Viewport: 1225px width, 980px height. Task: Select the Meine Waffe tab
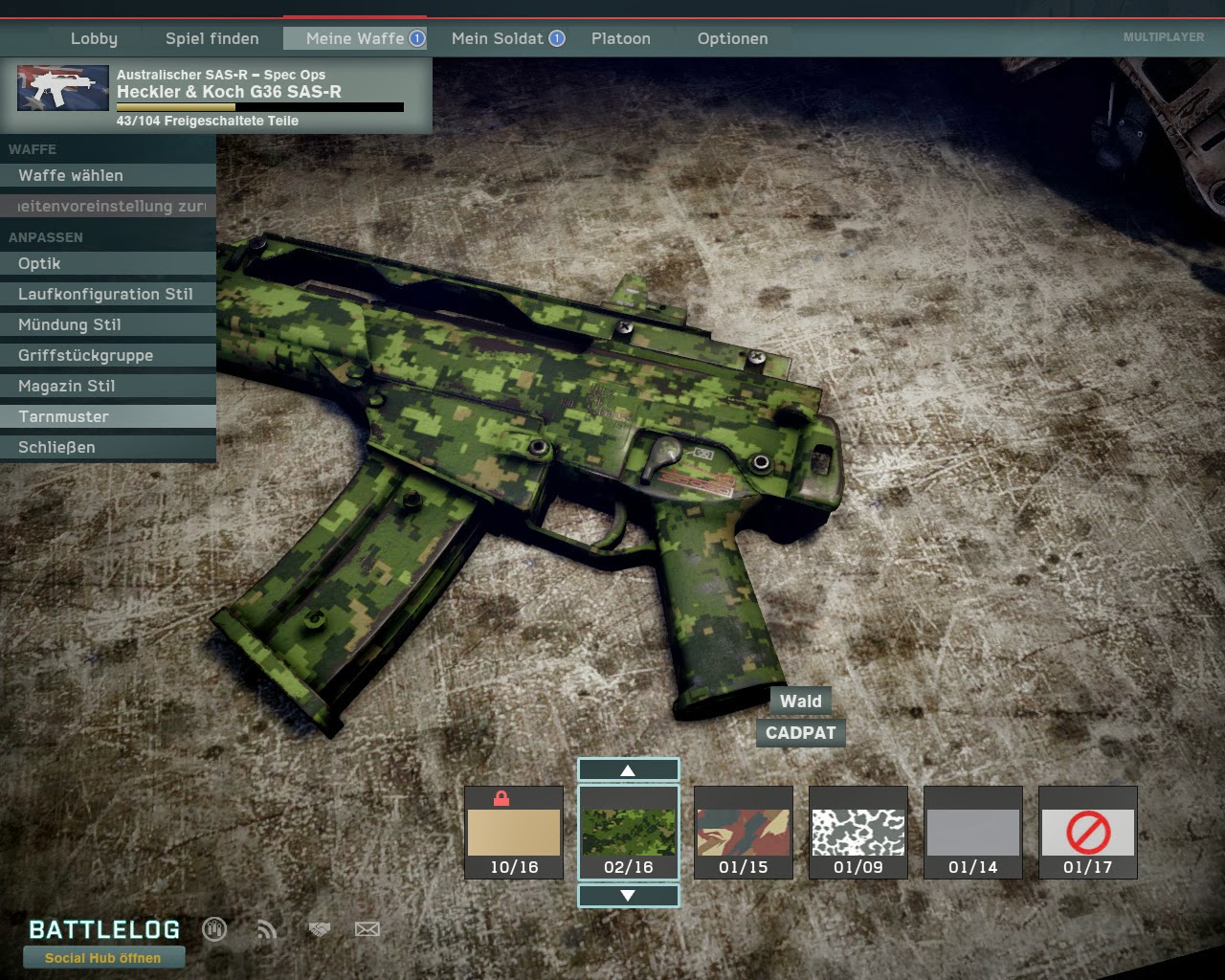click(355, 38)
